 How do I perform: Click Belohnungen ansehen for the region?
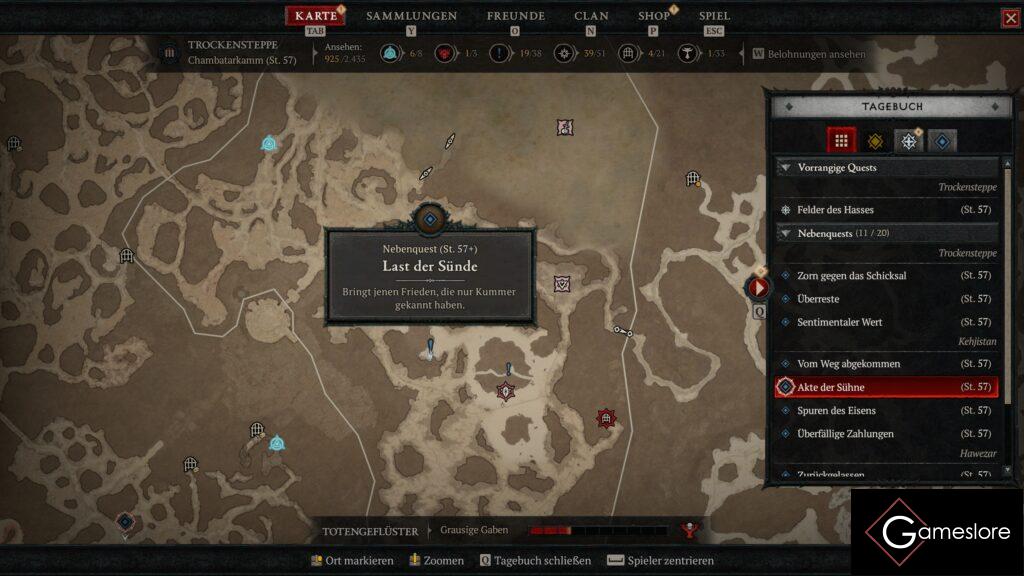tap(816, 54)
